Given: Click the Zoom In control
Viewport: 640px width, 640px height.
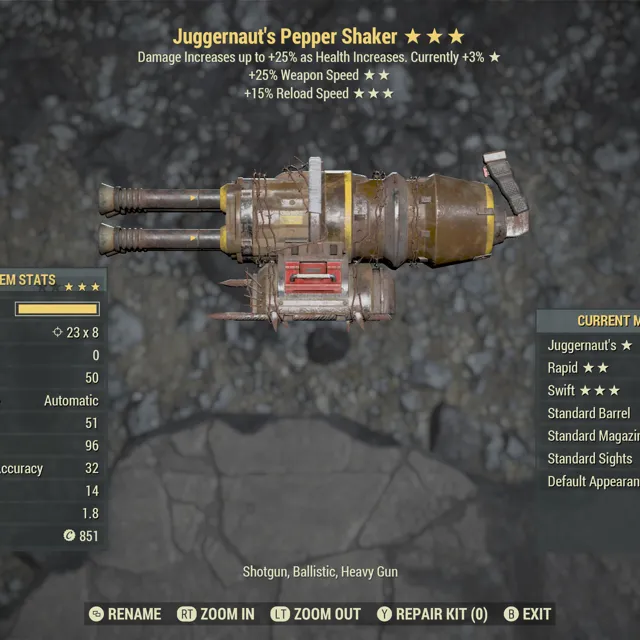Looking at the screenshot, I should coord(217,614).
